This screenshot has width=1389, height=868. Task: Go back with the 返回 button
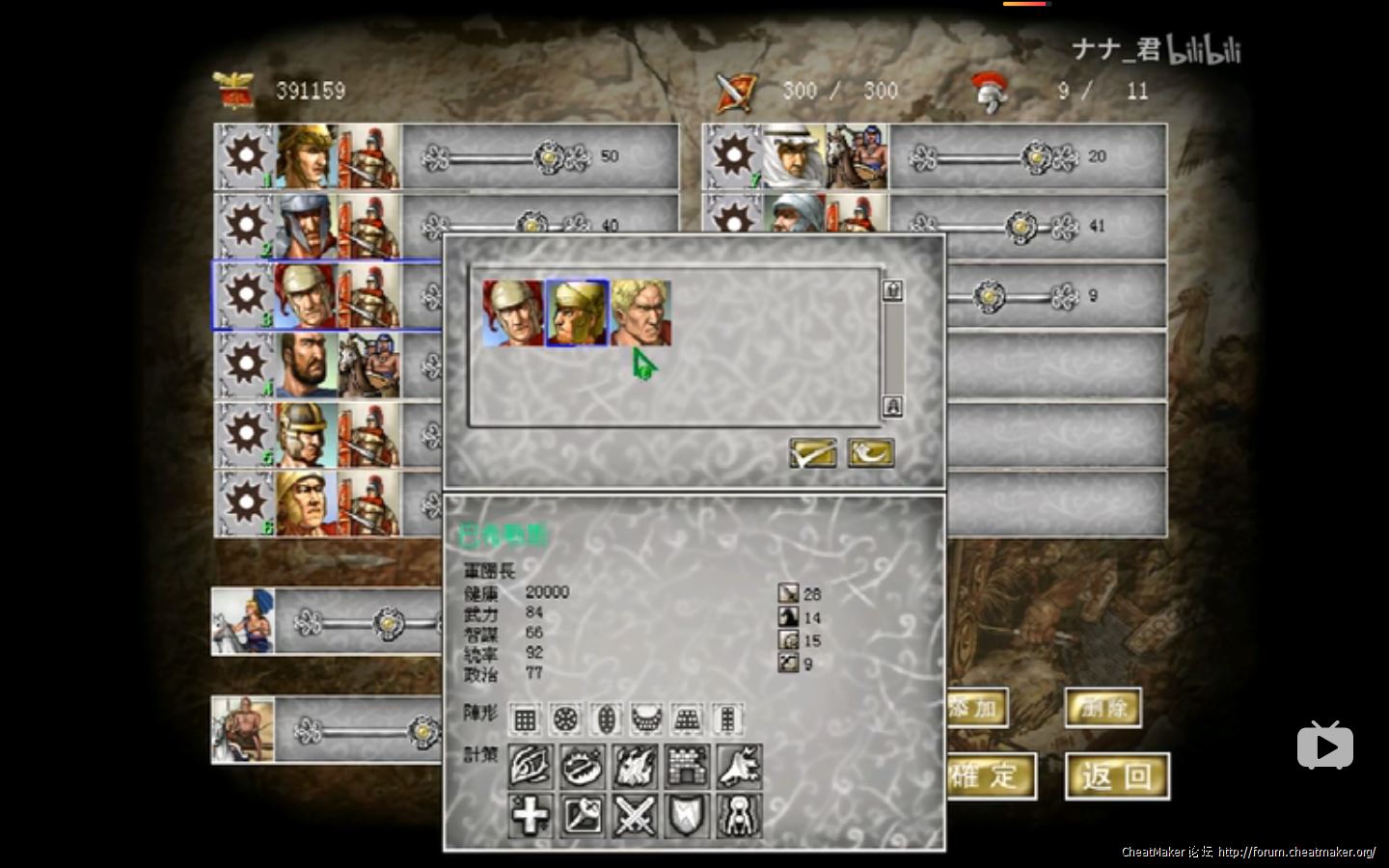[1117, 776]
